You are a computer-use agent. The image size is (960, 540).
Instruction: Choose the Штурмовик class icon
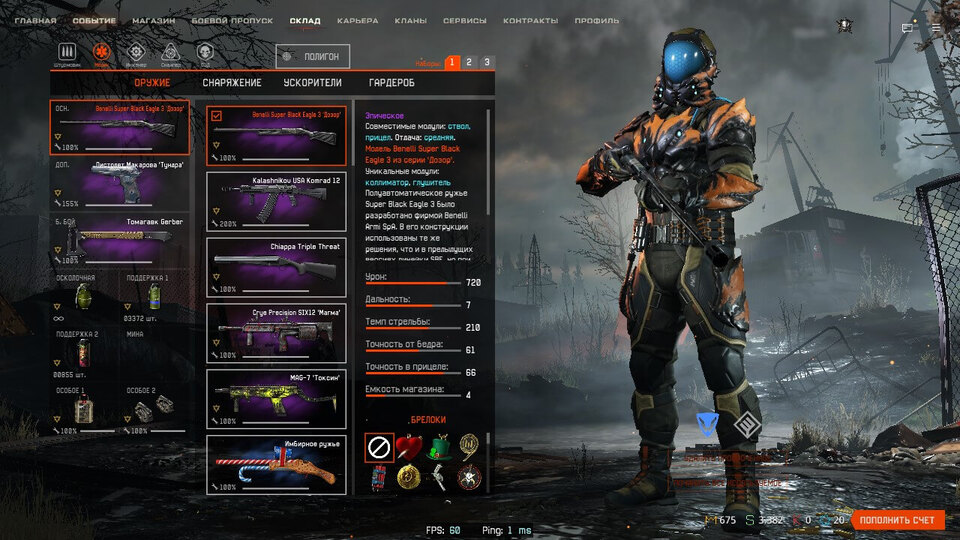[x=68, y=53]
